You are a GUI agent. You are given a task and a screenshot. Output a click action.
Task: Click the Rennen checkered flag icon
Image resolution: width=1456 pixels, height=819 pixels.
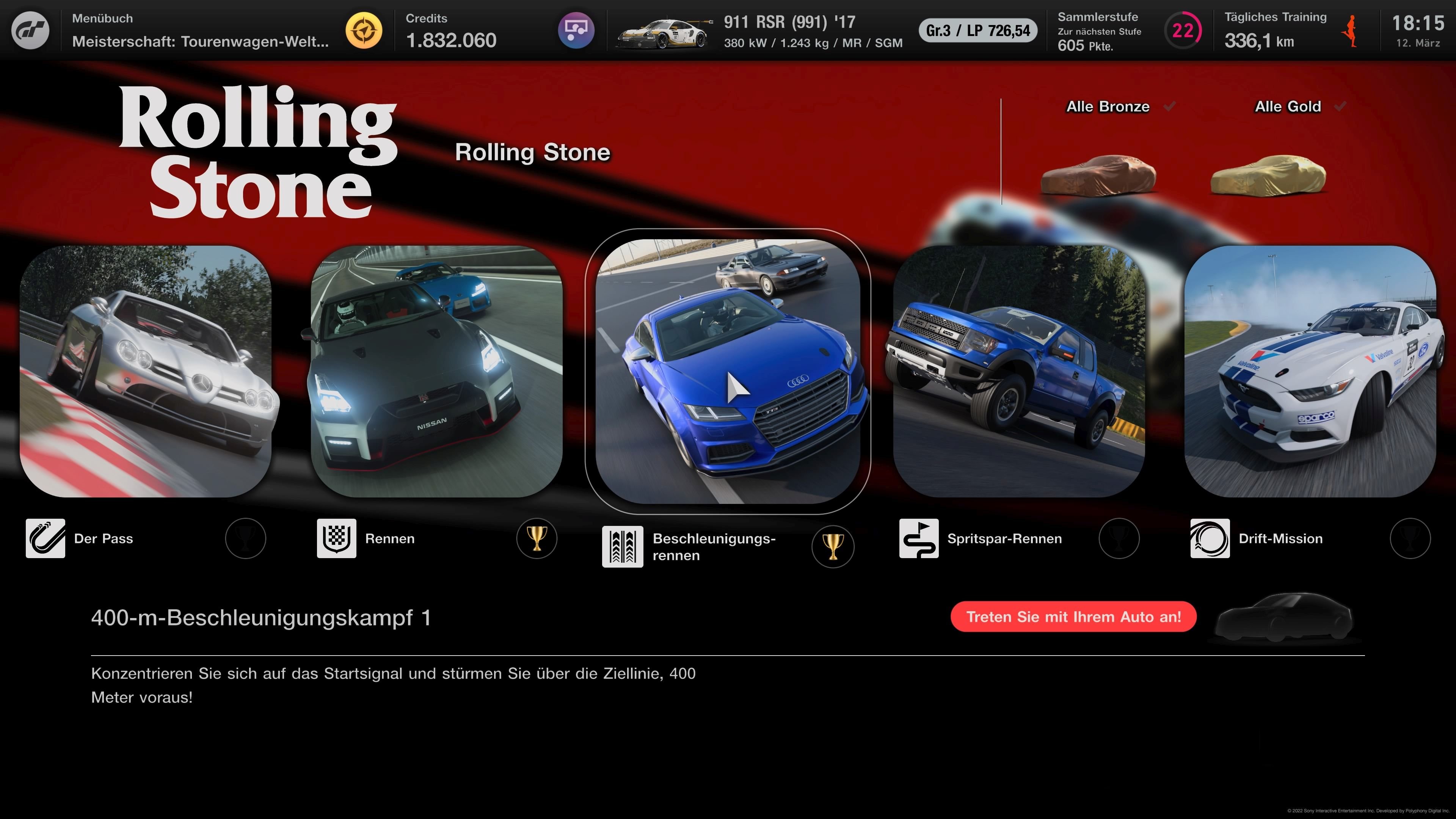[x=336, y=538]
